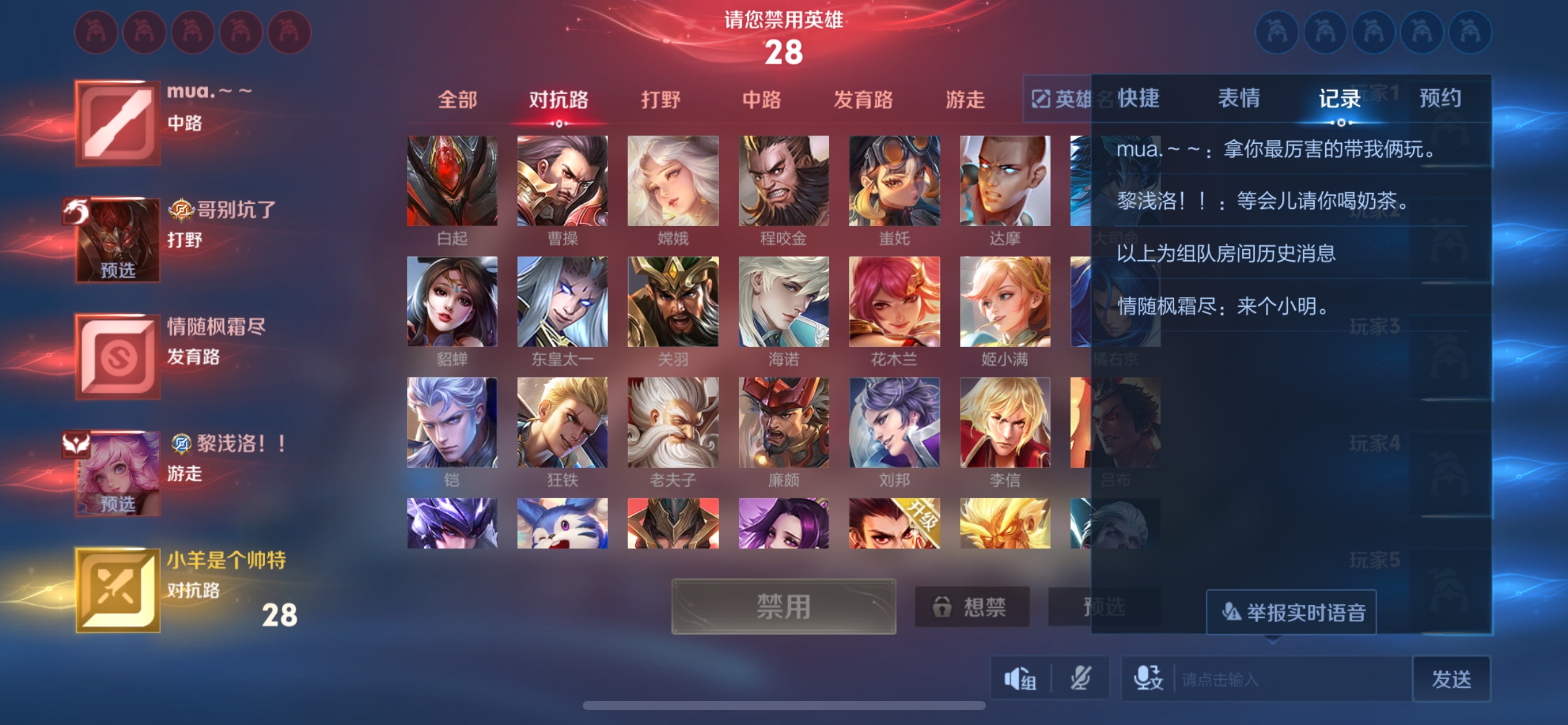Confirm with the 禁用 ban button
Image resolution: width=1568 pixels, height=725 pixels.
tap(783, 607)
